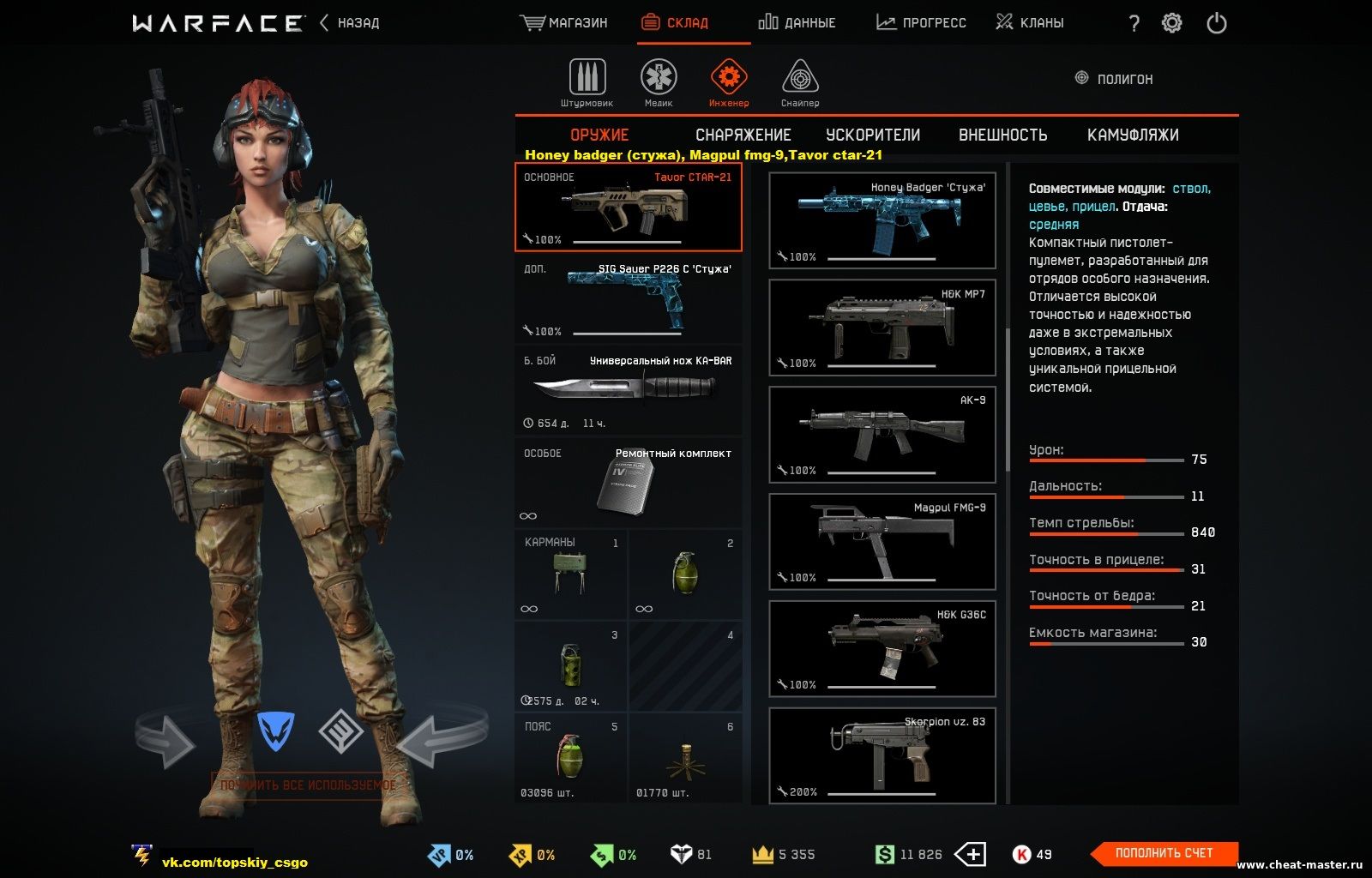
Task: Click the ПОПОЛНИТЬ СЧЕТ button
Action: (x=1164, y=853)
